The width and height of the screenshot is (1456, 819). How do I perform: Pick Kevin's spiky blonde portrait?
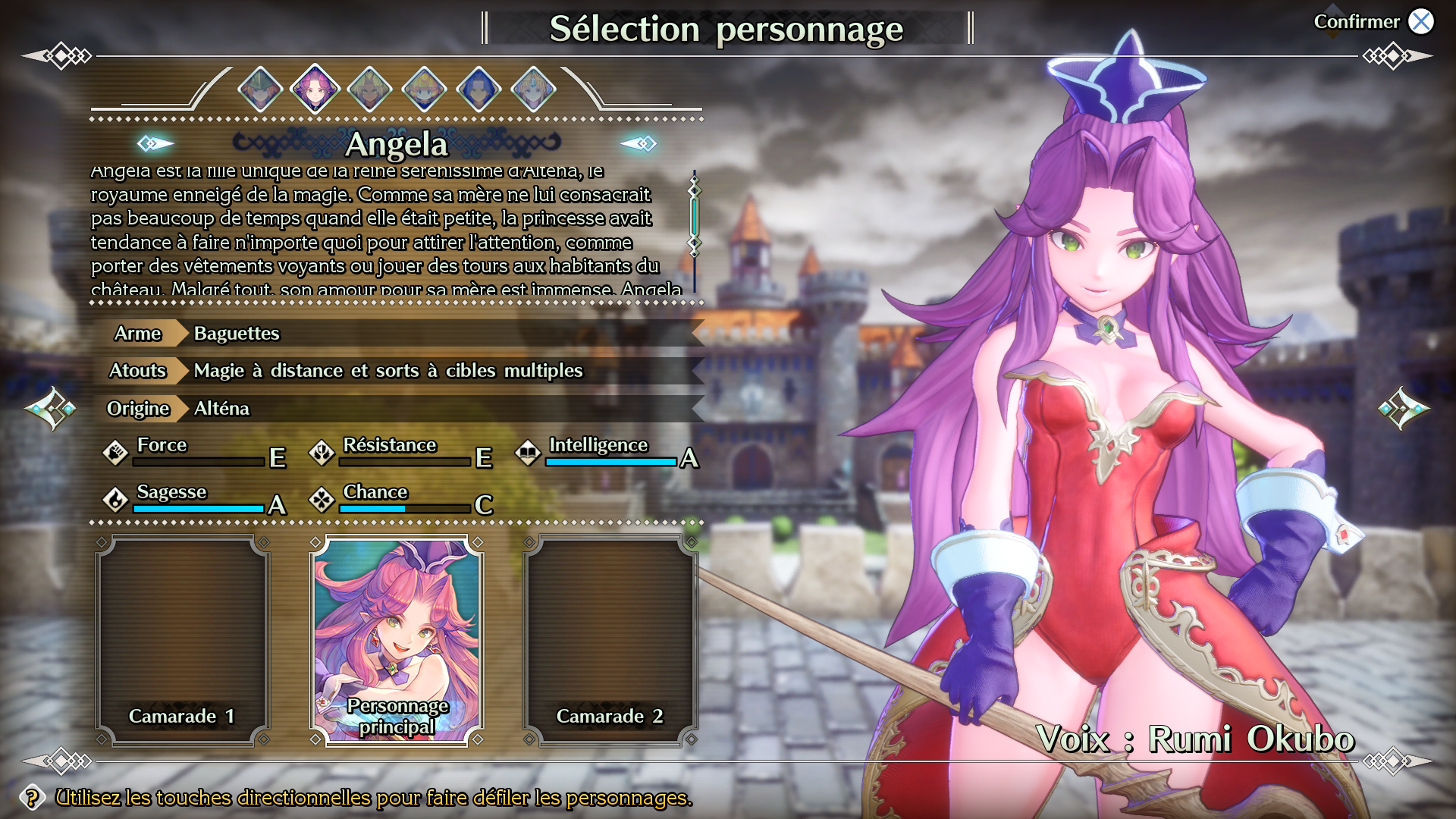[x=369, y=89]
